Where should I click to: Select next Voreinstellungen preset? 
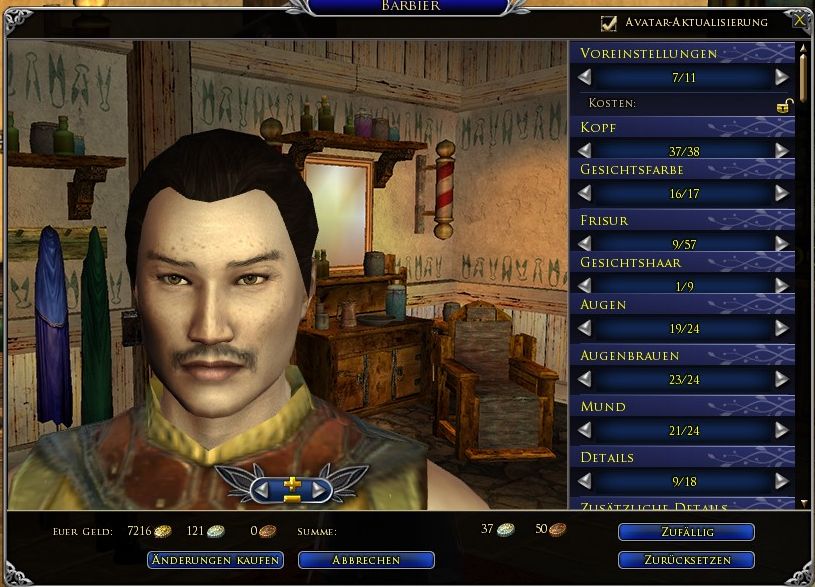tap(781, 77)
